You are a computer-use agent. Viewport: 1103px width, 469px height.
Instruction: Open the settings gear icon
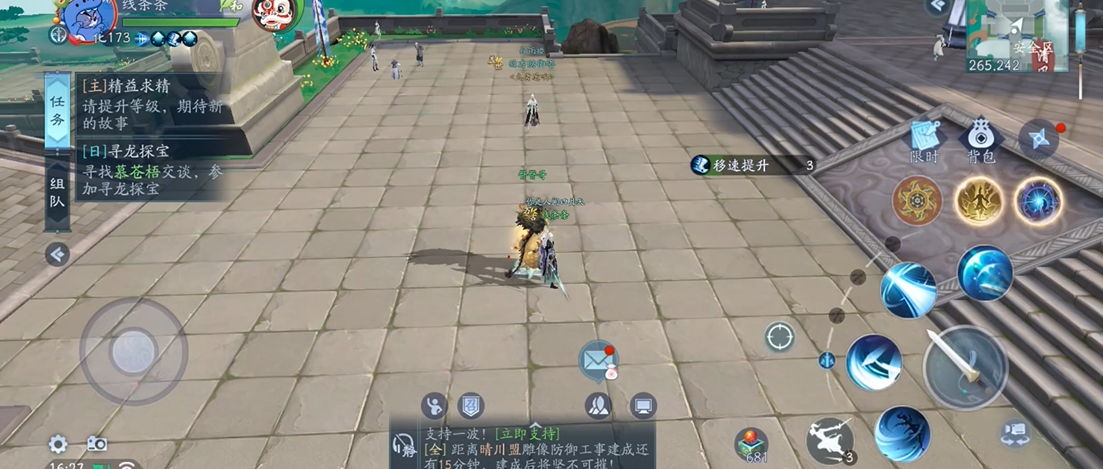point(58,444)
